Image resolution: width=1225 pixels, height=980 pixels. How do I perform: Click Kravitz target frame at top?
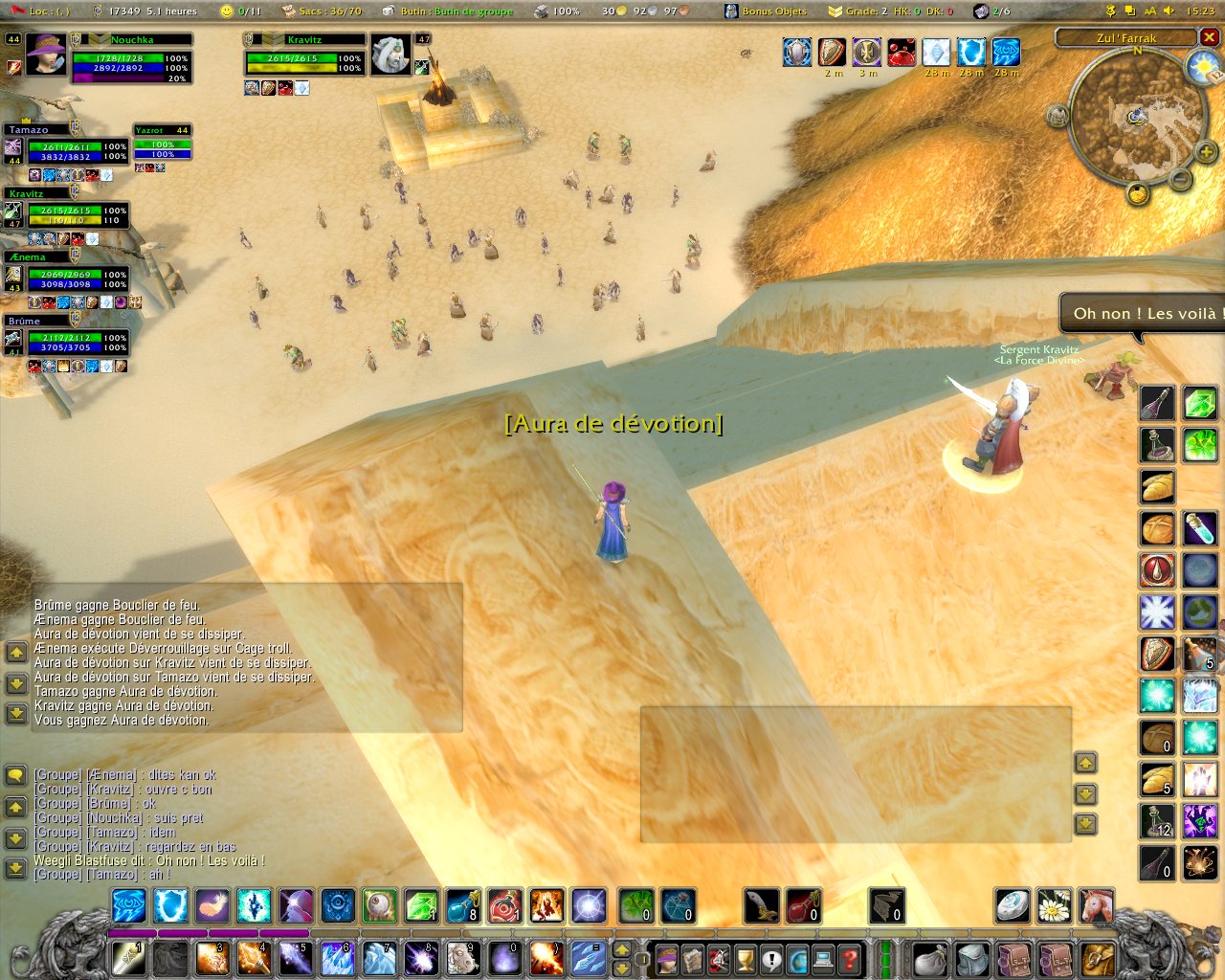click(304, 57)
